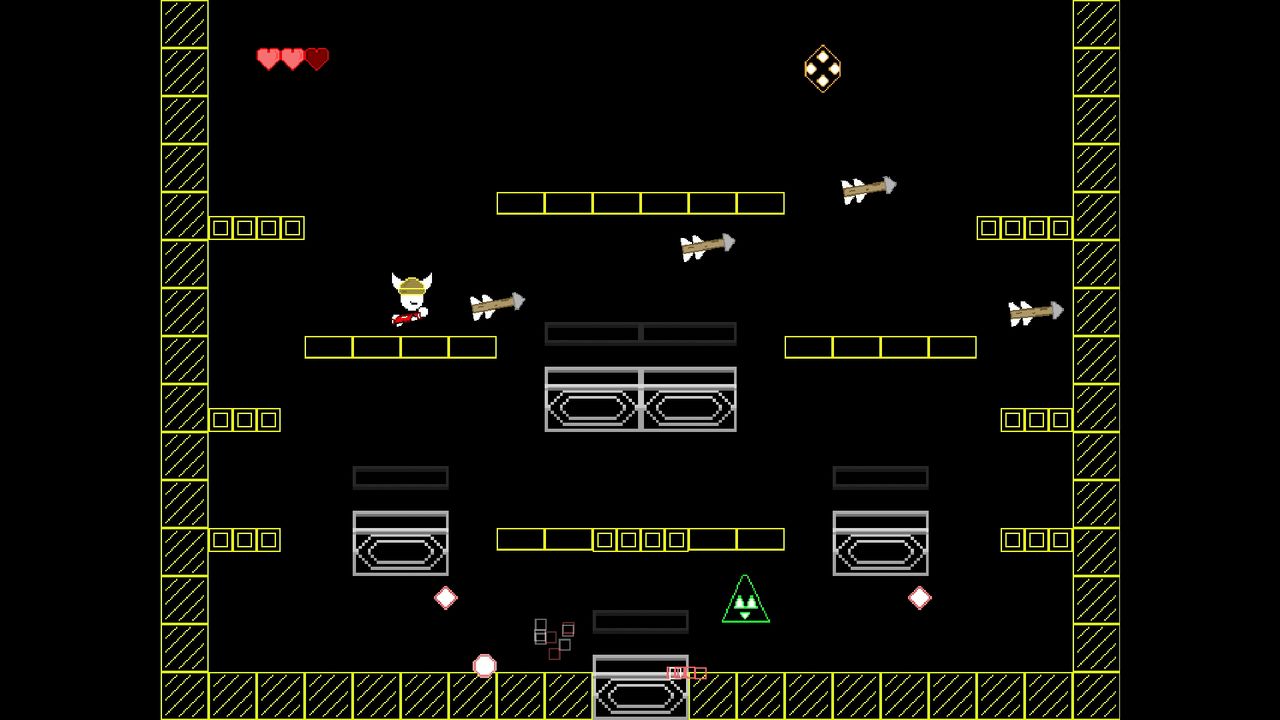Screen dimensions: 1280x720
Task: Open the right gray door hatch
Action: [880, 545]
